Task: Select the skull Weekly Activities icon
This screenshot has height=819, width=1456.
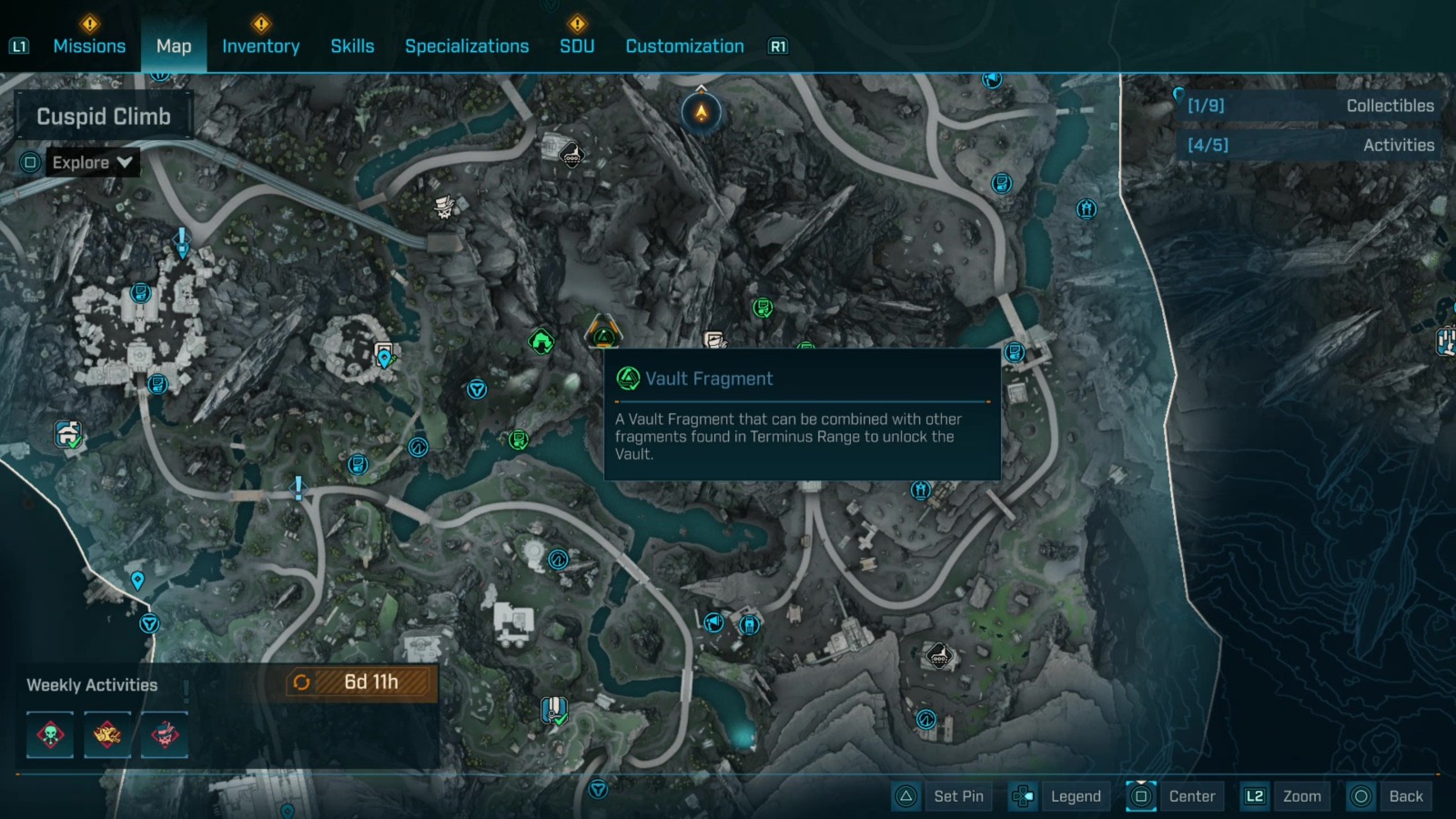Action: (50, 735)
